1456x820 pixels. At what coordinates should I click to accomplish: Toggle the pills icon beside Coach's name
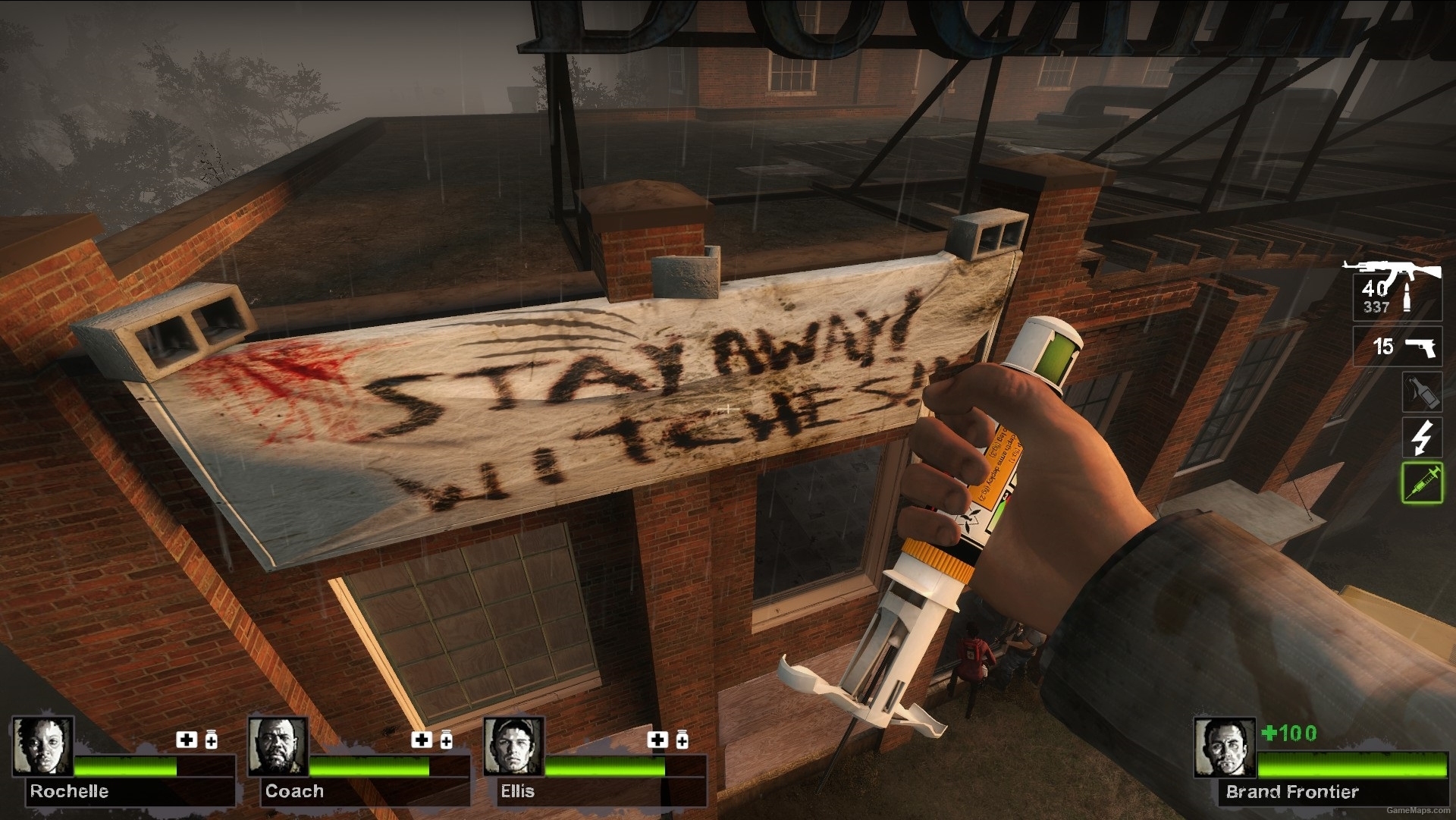click(x=447, y=740)
